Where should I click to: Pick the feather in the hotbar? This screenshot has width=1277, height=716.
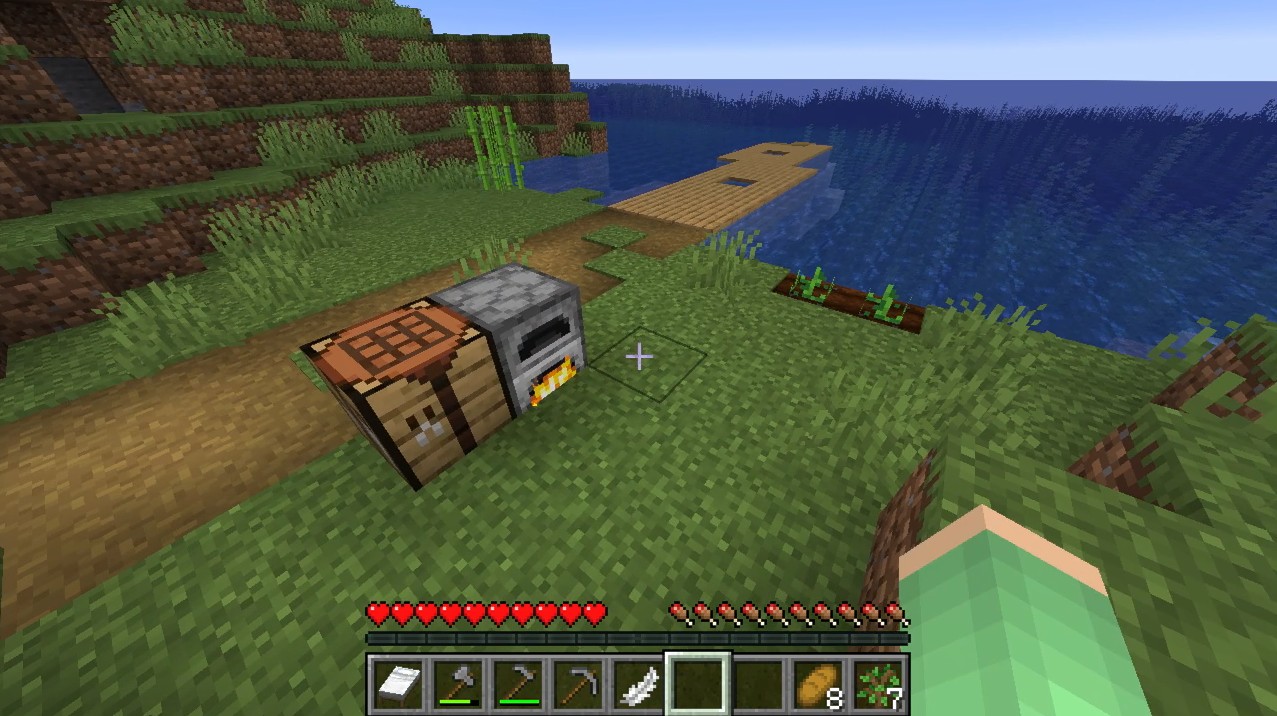638,684
